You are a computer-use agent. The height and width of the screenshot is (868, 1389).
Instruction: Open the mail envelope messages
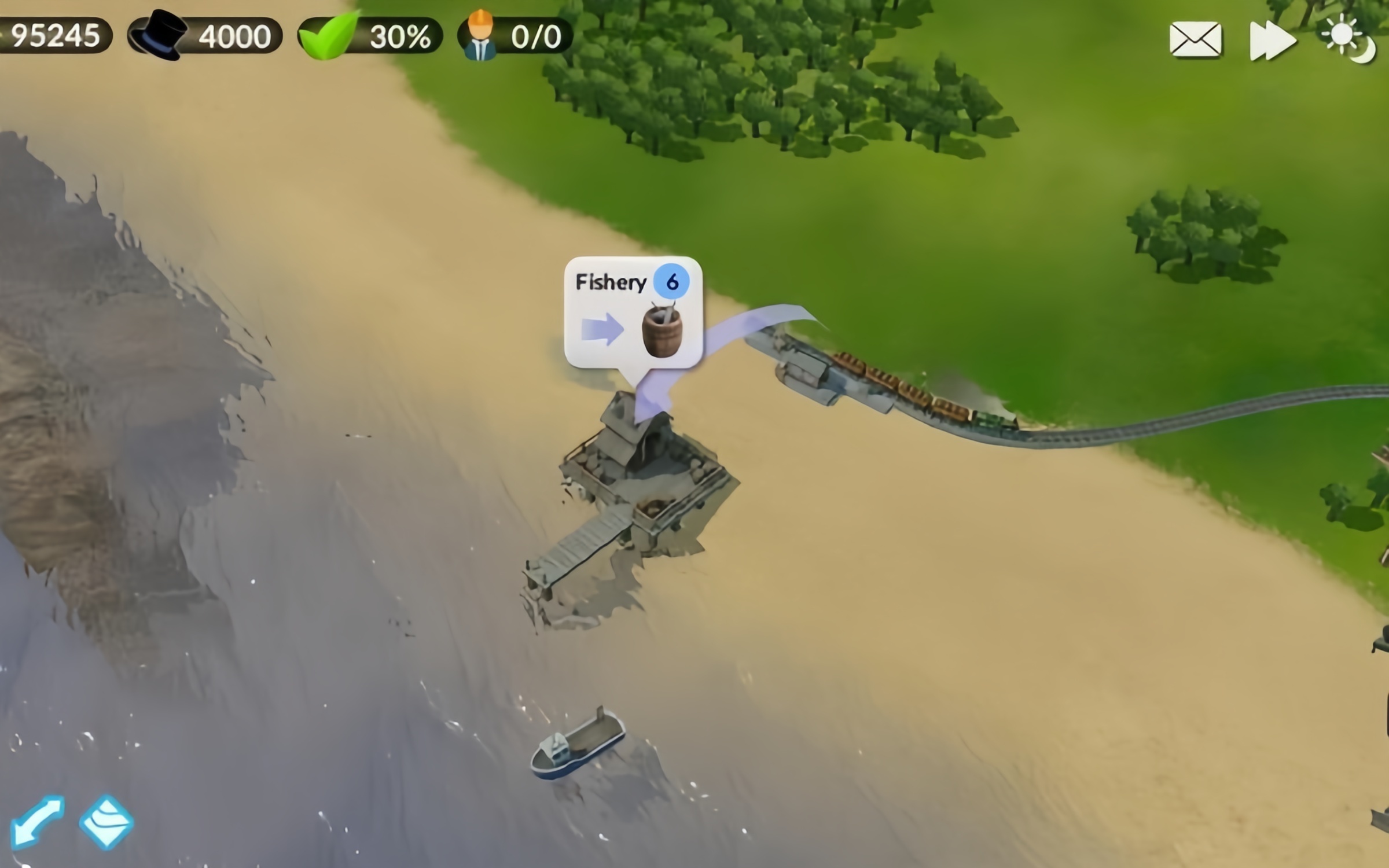click(1195, 39)
